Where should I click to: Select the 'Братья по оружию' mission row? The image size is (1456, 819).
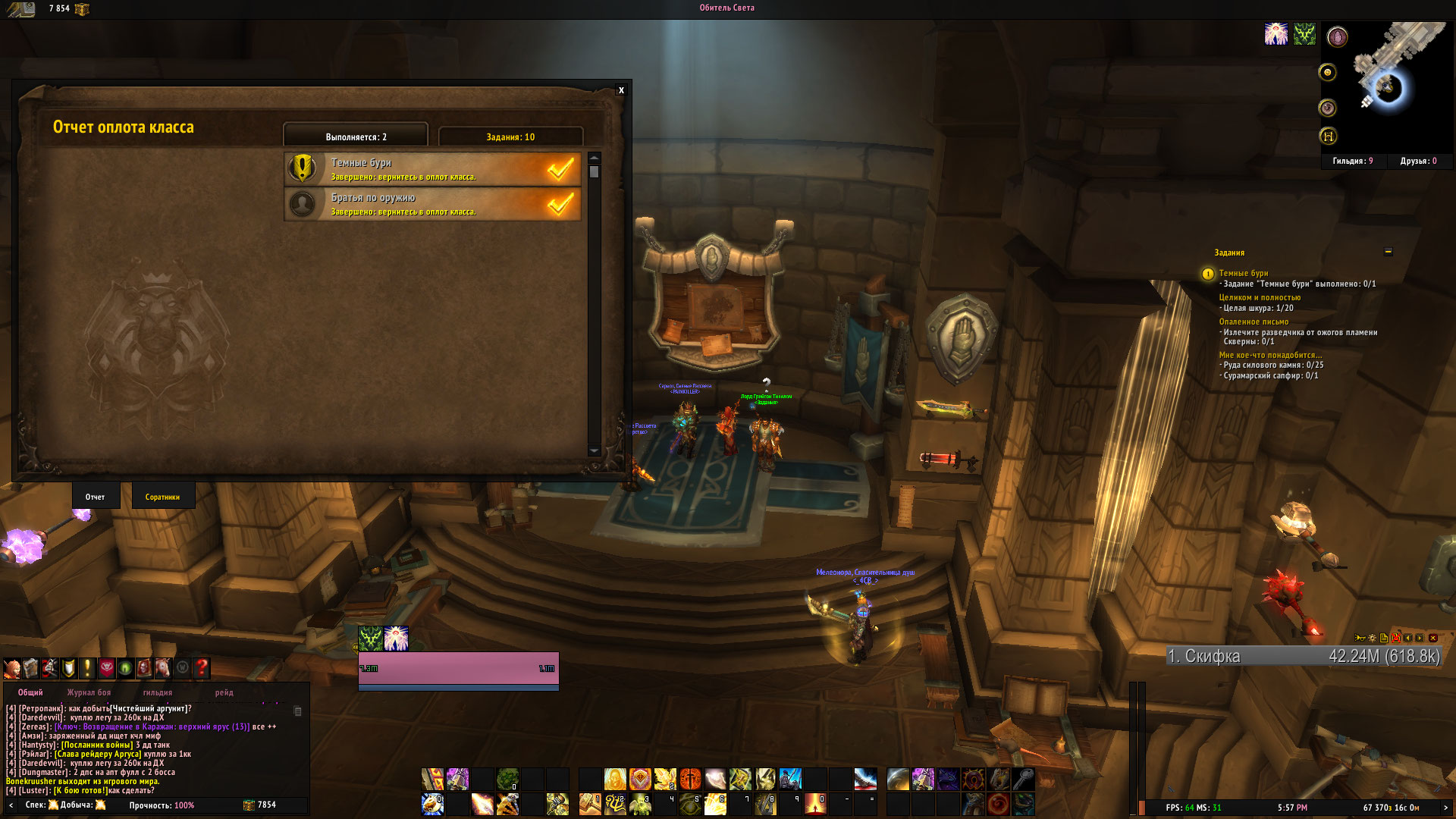pos(433,204)
